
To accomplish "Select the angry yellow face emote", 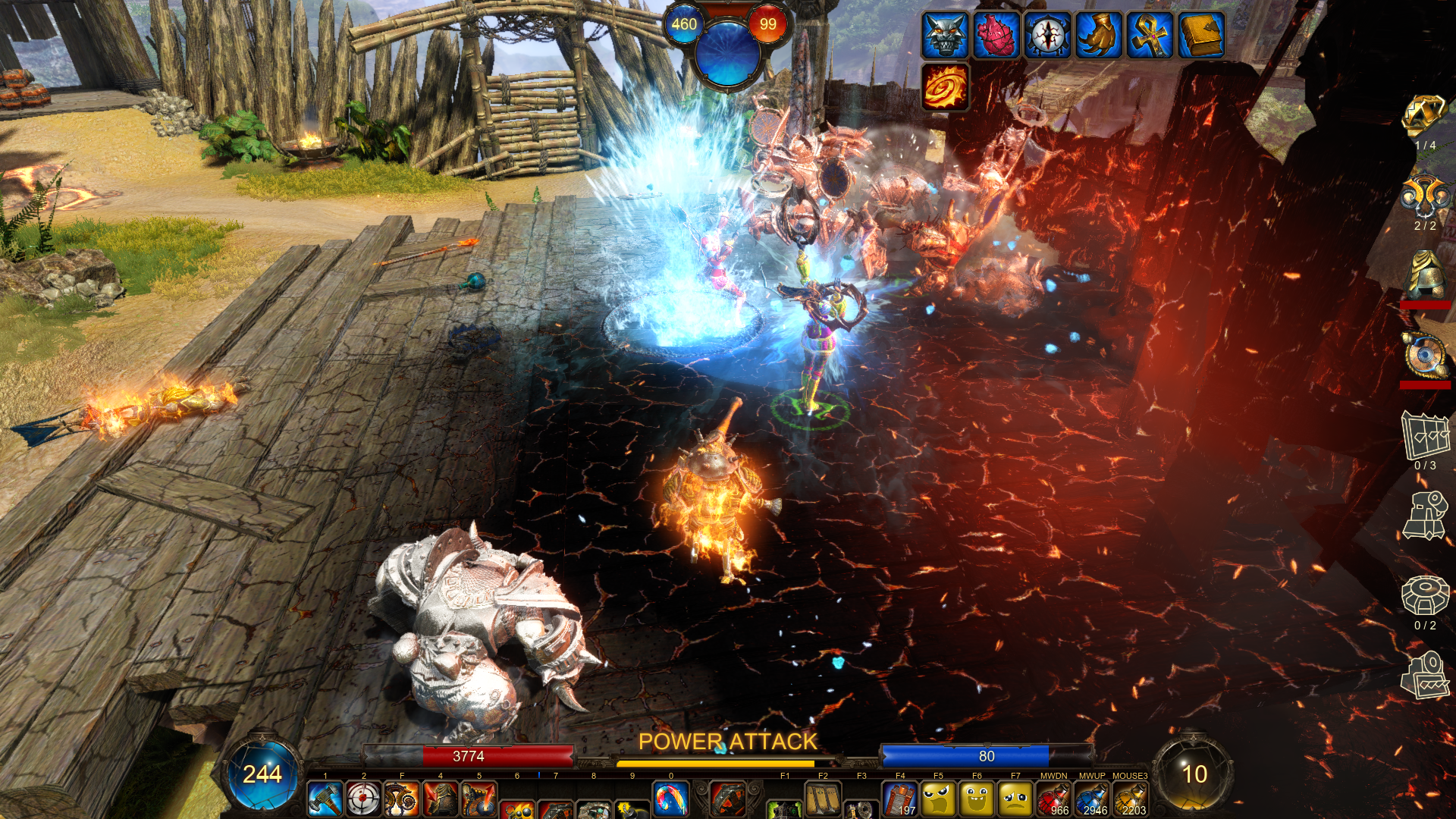I will 939,799.
